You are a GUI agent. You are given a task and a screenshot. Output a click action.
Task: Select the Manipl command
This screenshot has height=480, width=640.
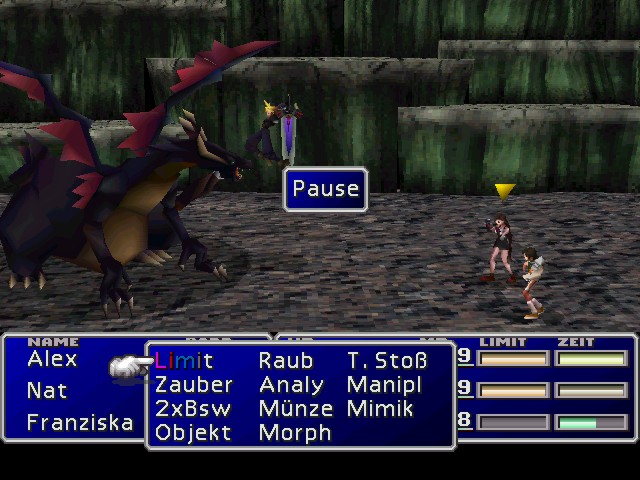pyautogui.click(x=384, y=385)
